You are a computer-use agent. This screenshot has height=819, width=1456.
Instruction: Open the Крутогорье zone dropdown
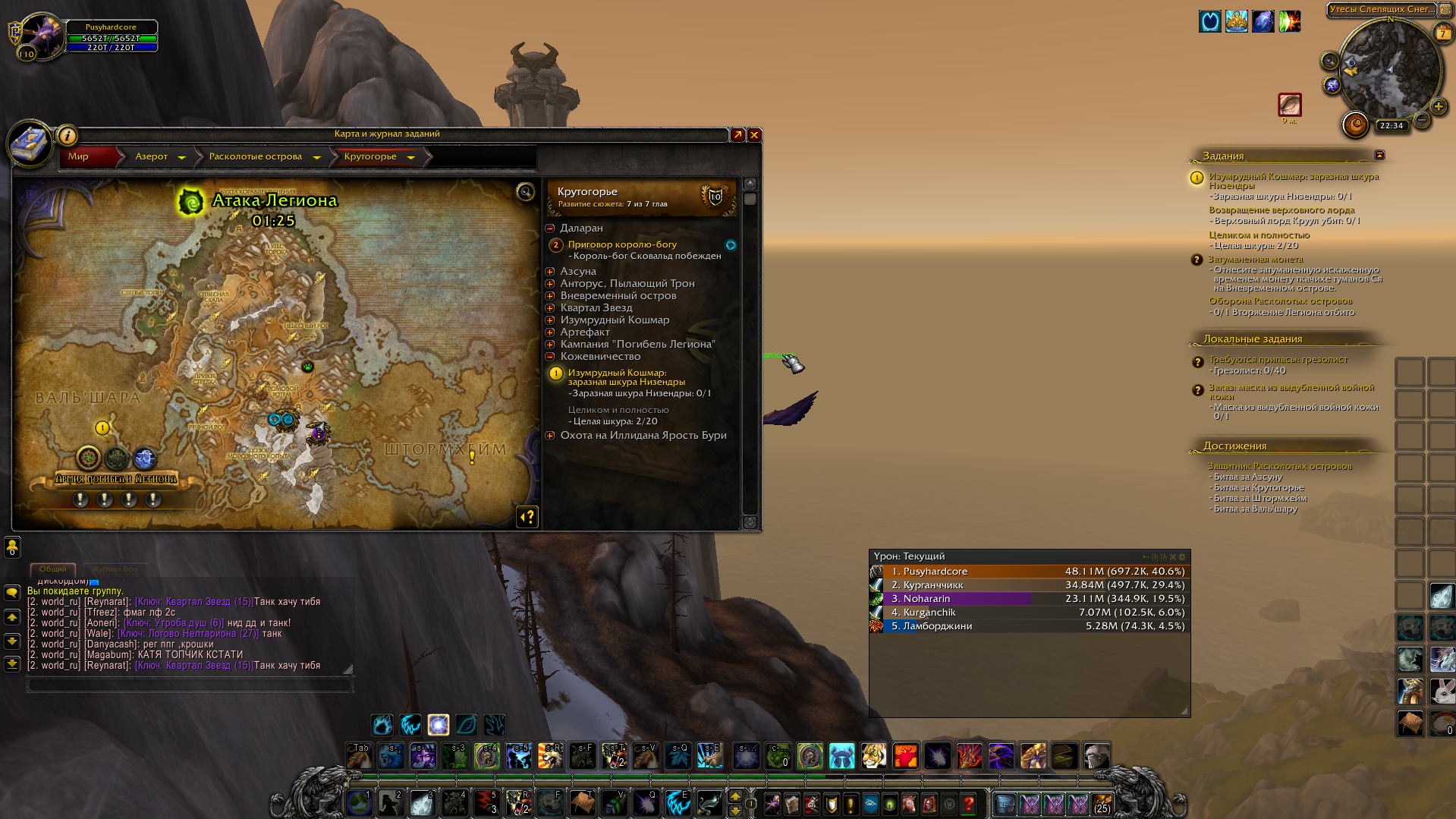410,157
